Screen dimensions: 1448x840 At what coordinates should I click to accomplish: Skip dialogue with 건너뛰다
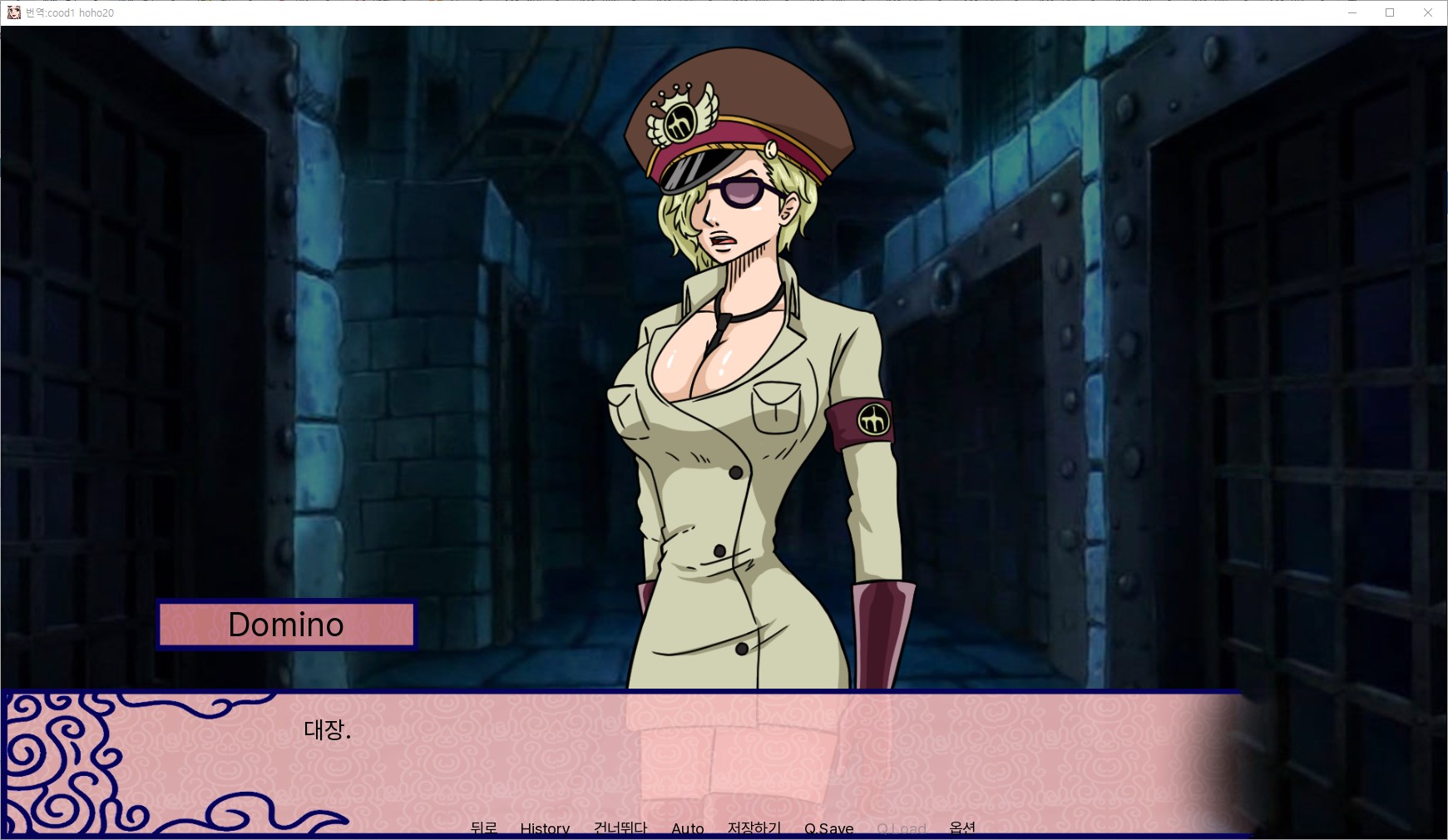(620, 828)
